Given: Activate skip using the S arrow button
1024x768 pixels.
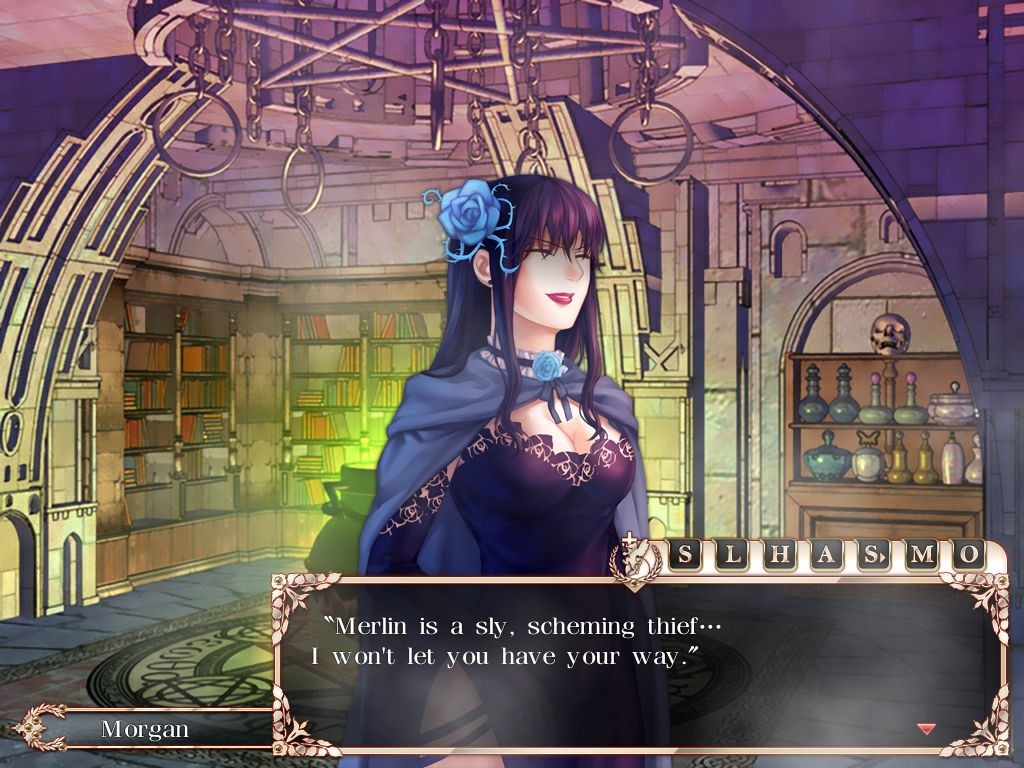Looking at the screenshot, I should [873, 555].
